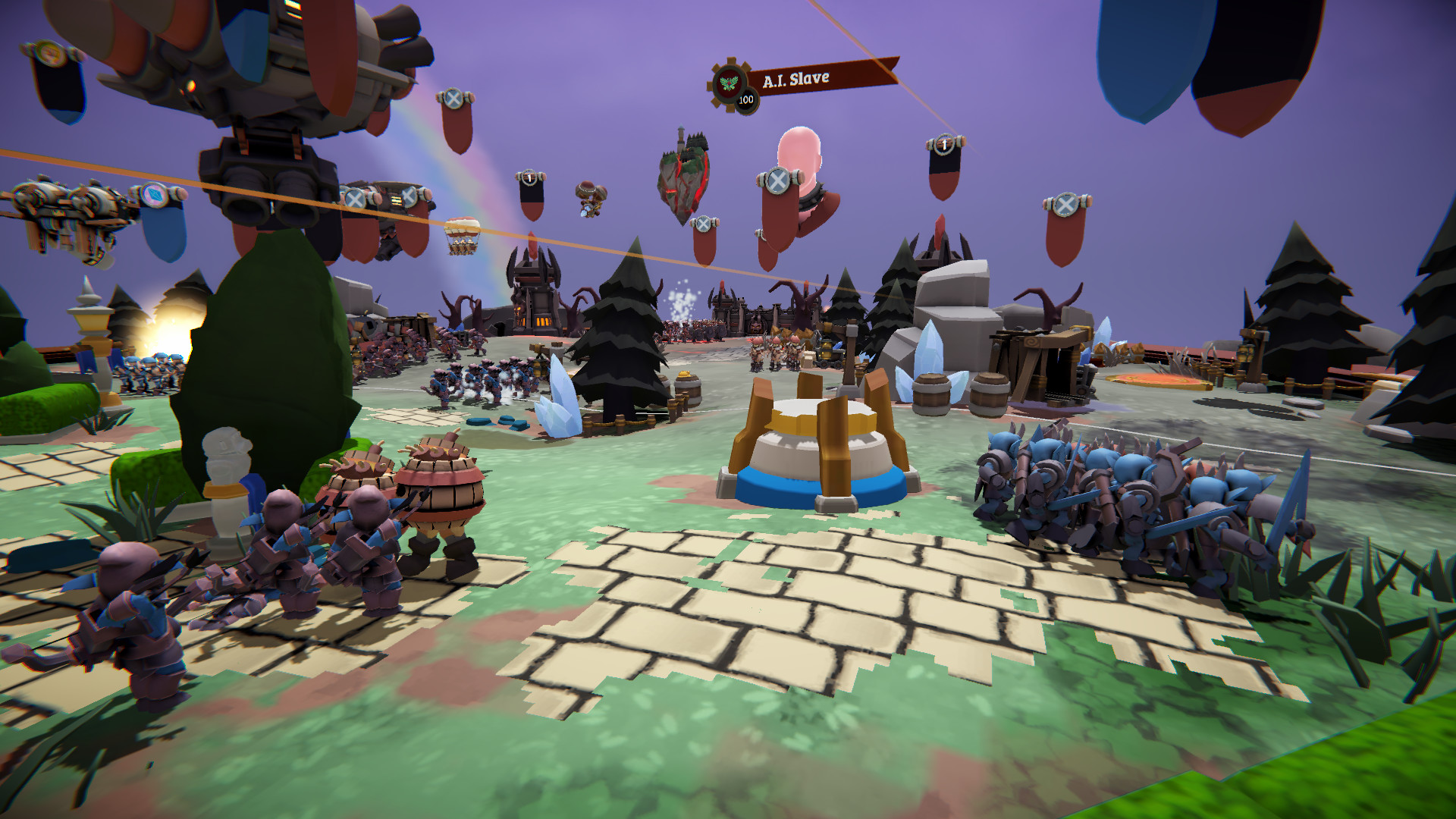
Task: Click the X banner floating over the battlefield center
Action: click(705, 223)
